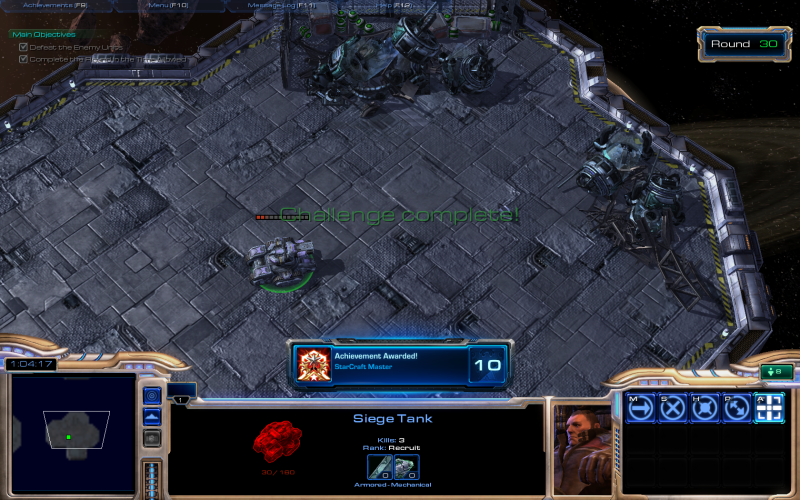Activate the Stop command
800x500 pixels.
[x=672, y=407]
